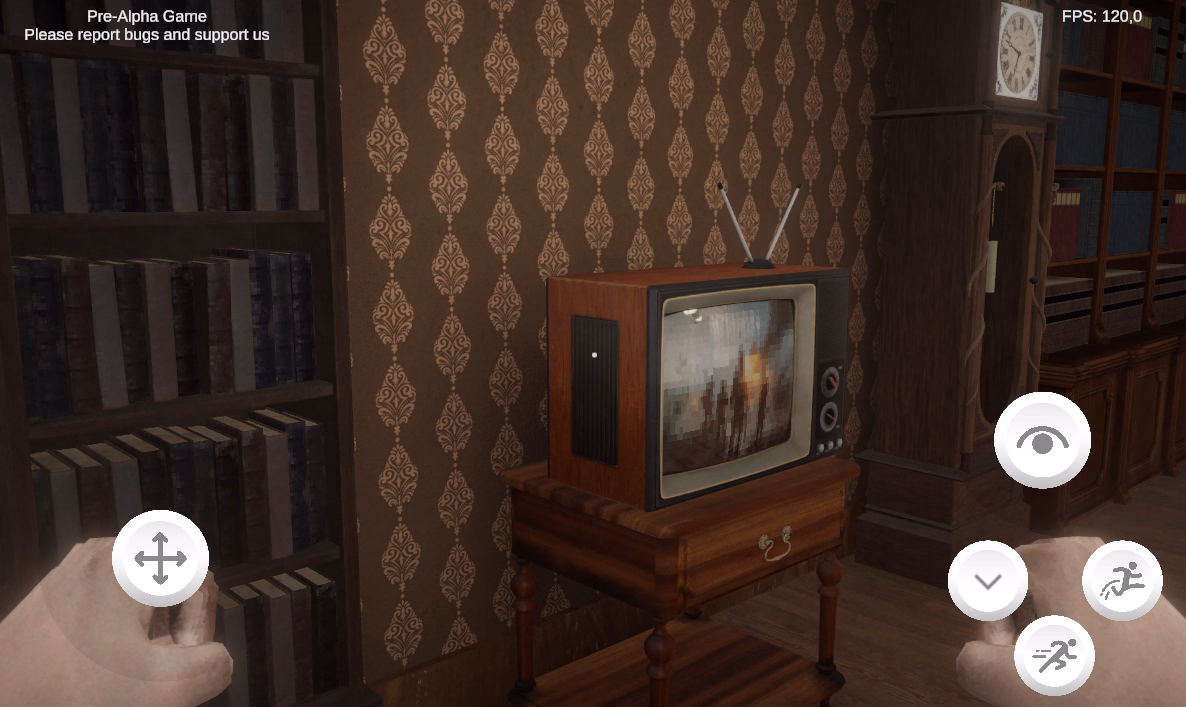Tap the down-chevron crouch button

pyautogui.click(x=988, y=581)
